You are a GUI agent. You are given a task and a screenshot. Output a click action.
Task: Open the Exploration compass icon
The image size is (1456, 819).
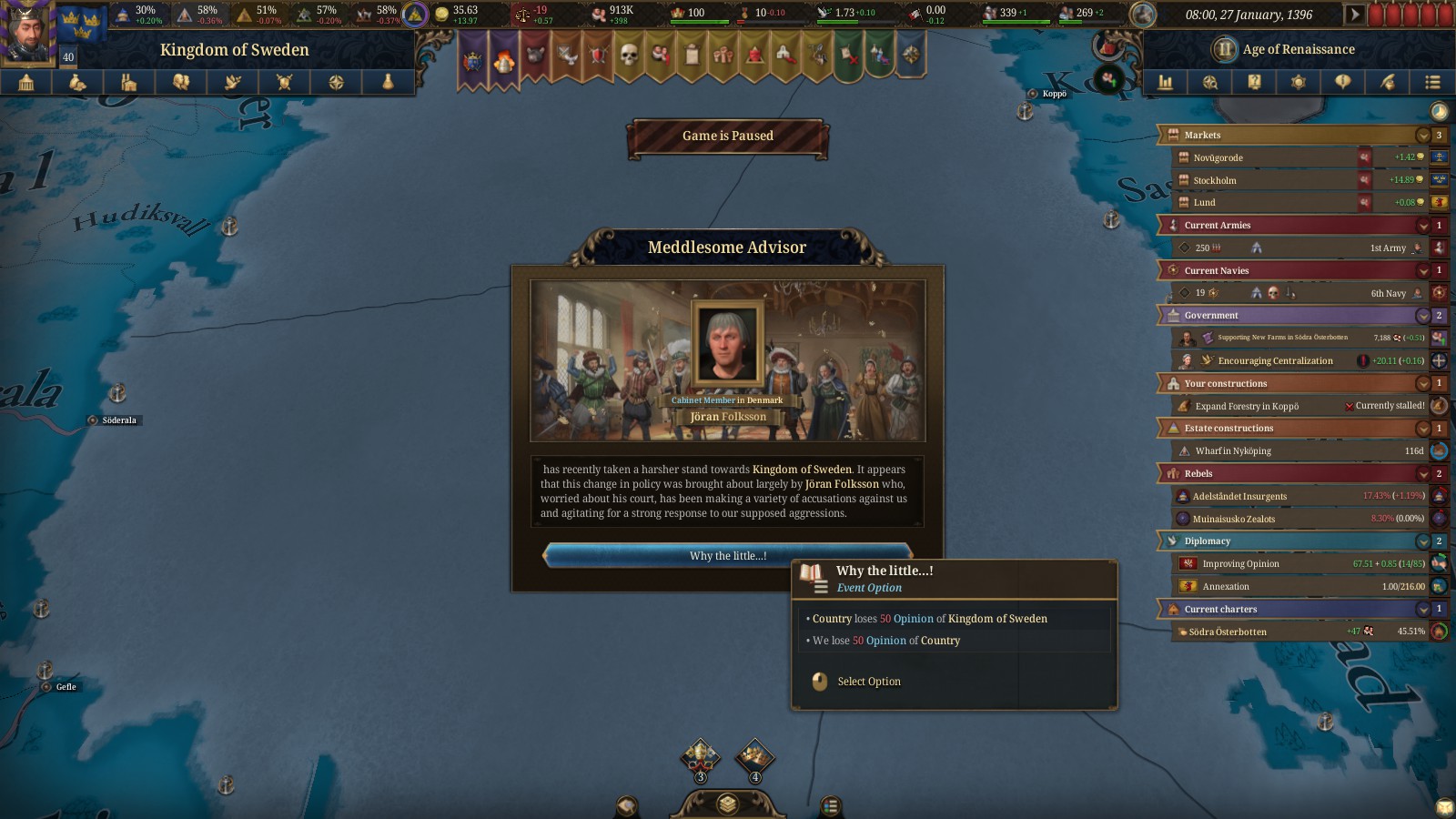pos(335,82)
